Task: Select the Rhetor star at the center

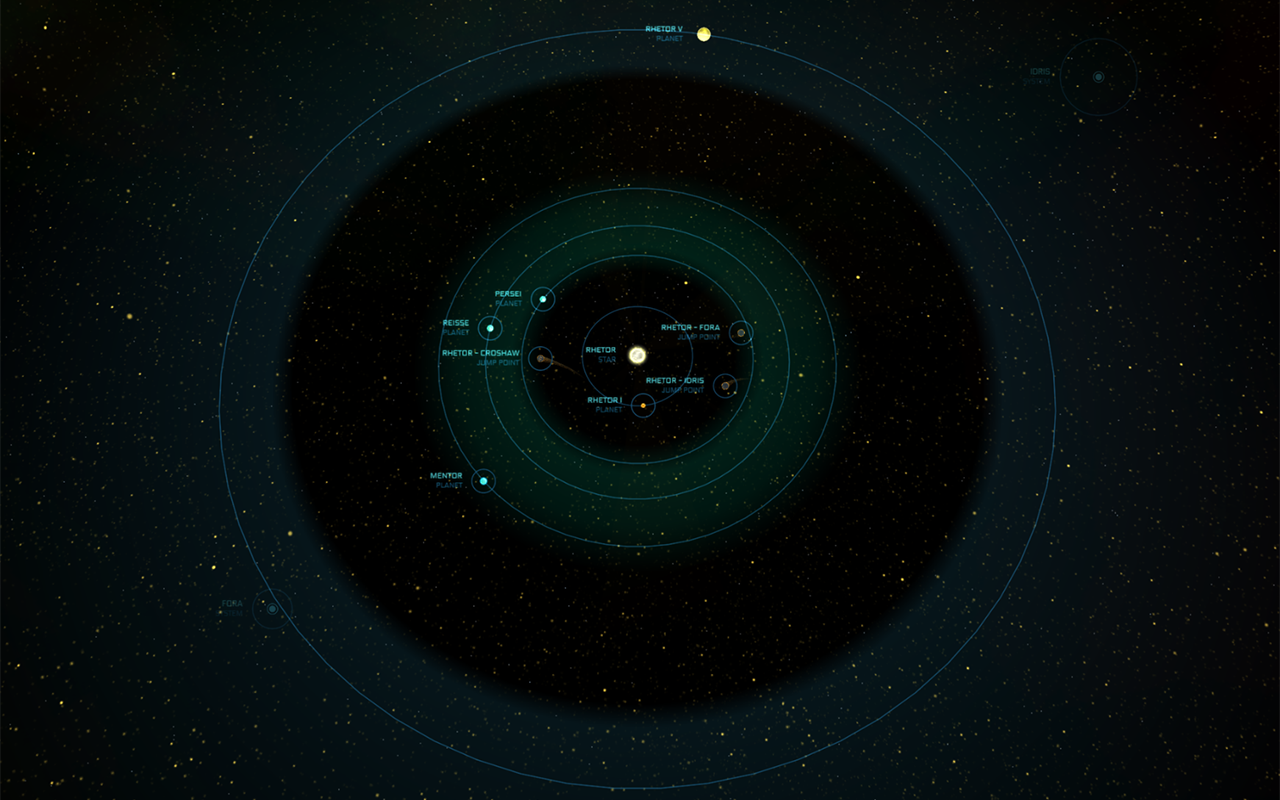Action: click(637, 355)
